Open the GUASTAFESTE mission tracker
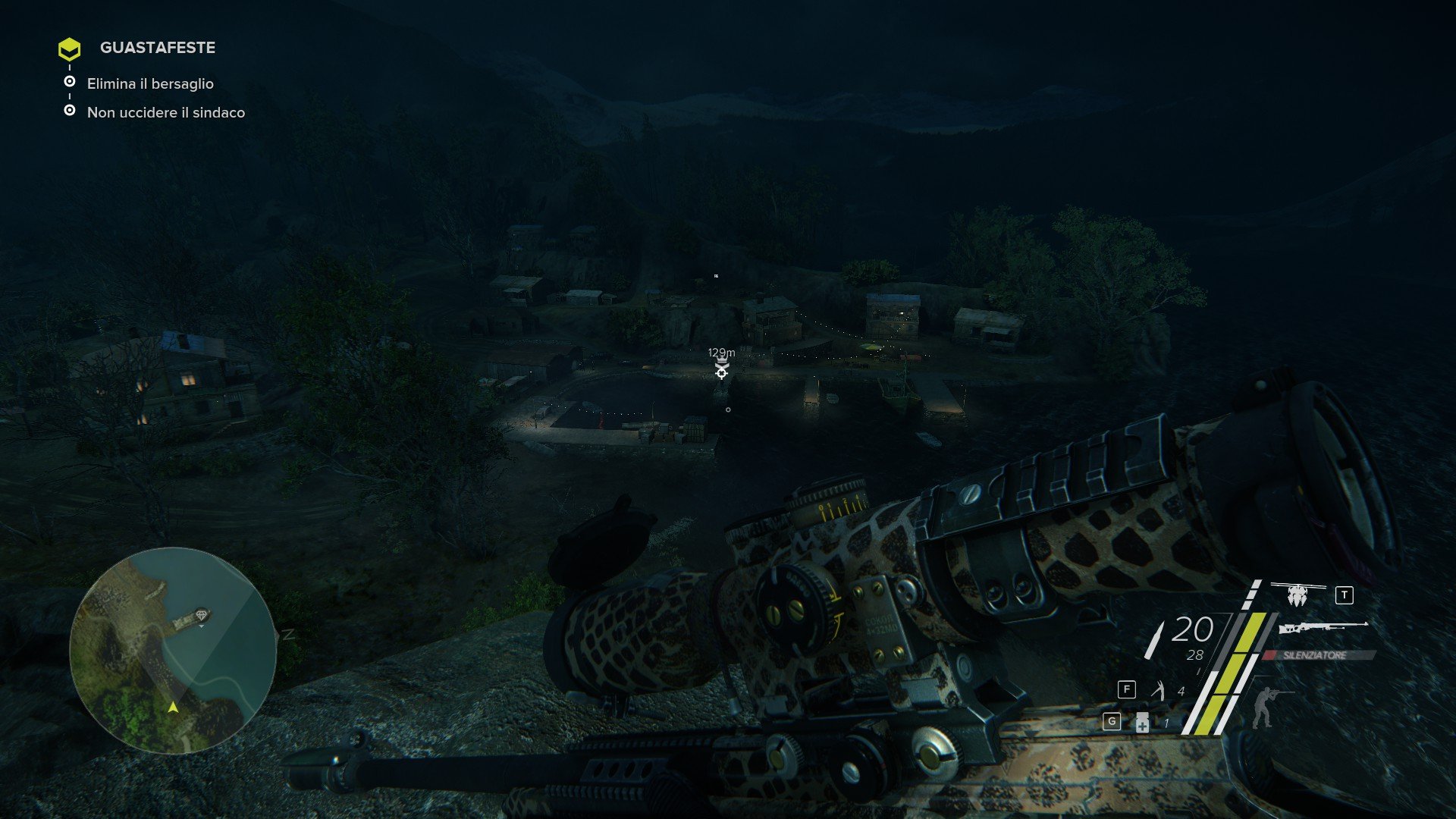 point(157,48)
